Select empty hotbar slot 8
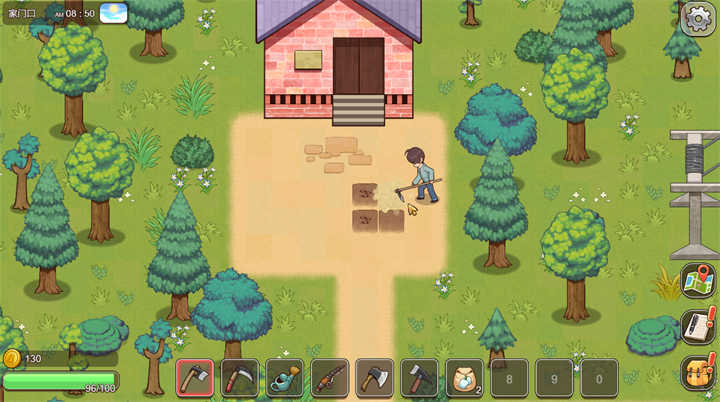Viewport: 720px width, 402px height. [509, 378]
